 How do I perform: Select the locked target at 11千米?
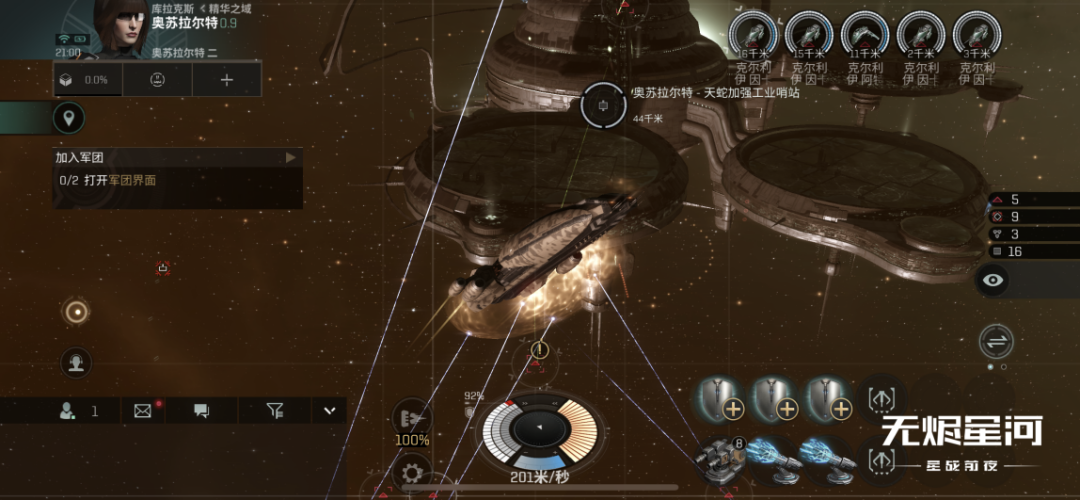click(x=865, y=35)
